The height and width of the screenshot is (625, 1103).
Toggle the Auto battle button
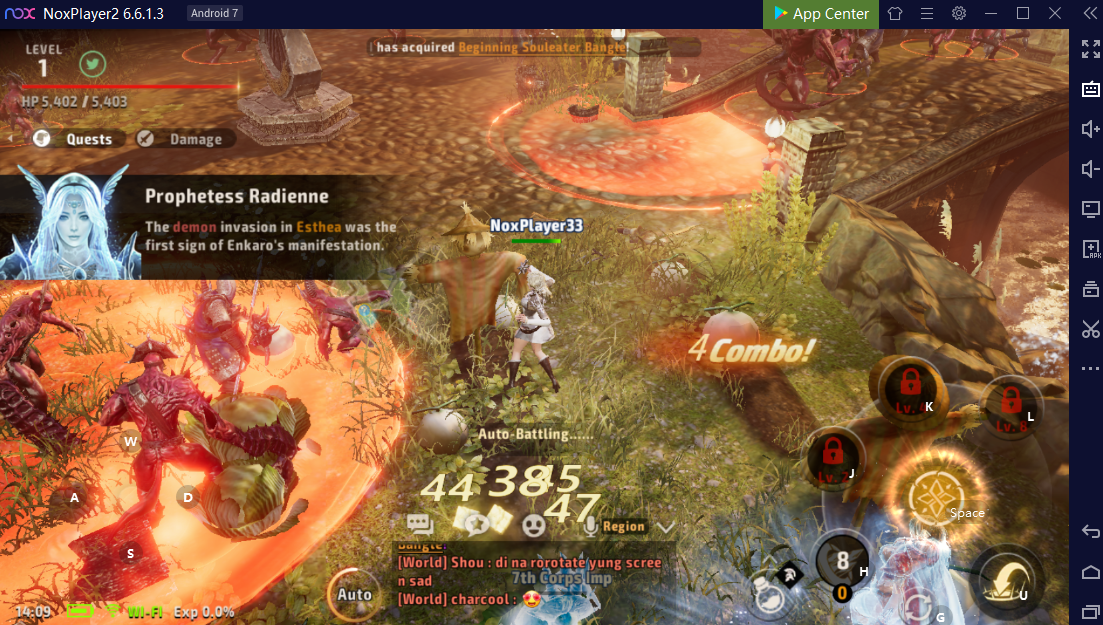pyautogui.click(x=353, y=593)
